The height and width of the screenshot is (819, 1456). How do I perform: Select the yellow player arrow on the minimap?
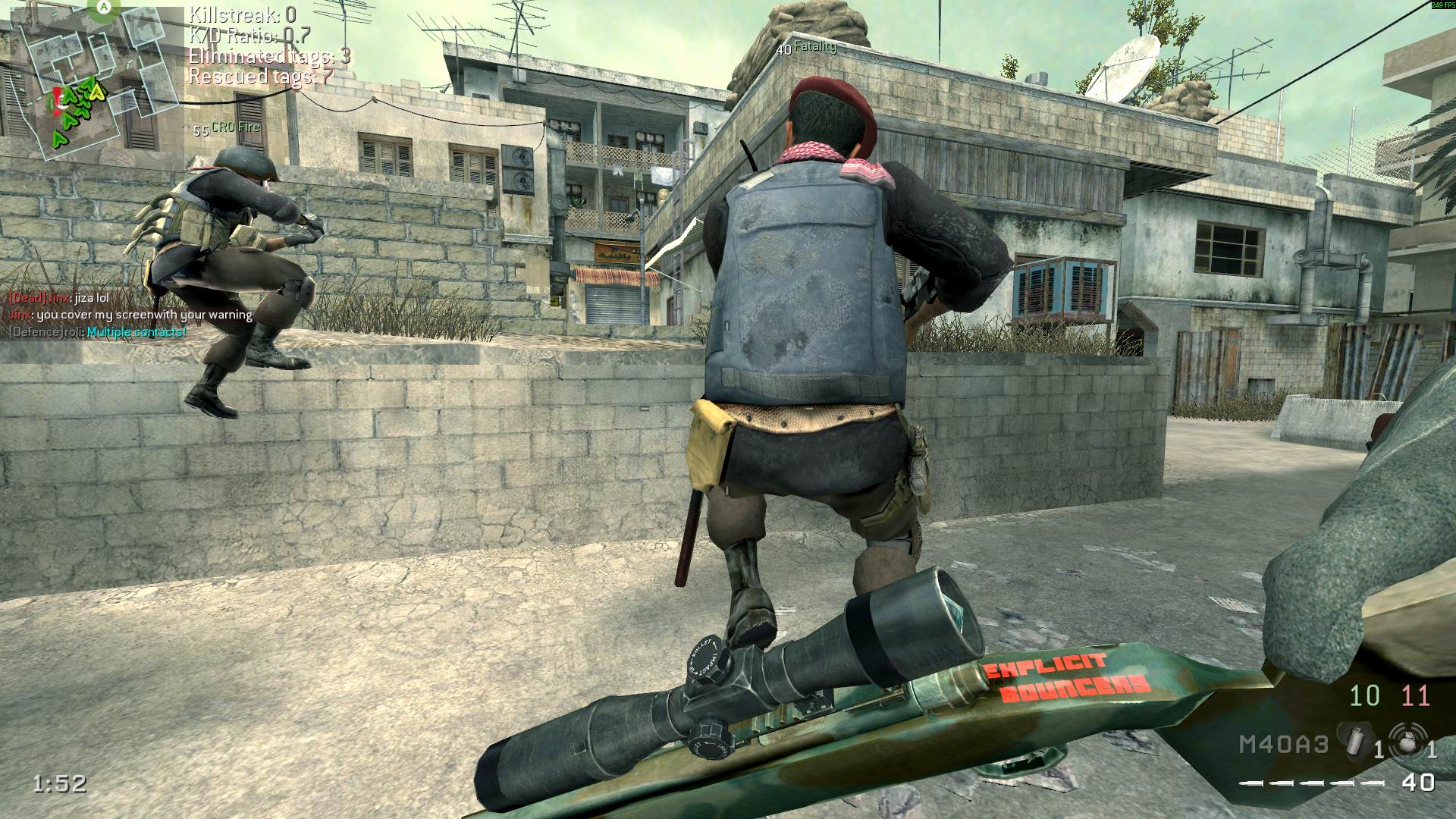(x=97, y=93)
